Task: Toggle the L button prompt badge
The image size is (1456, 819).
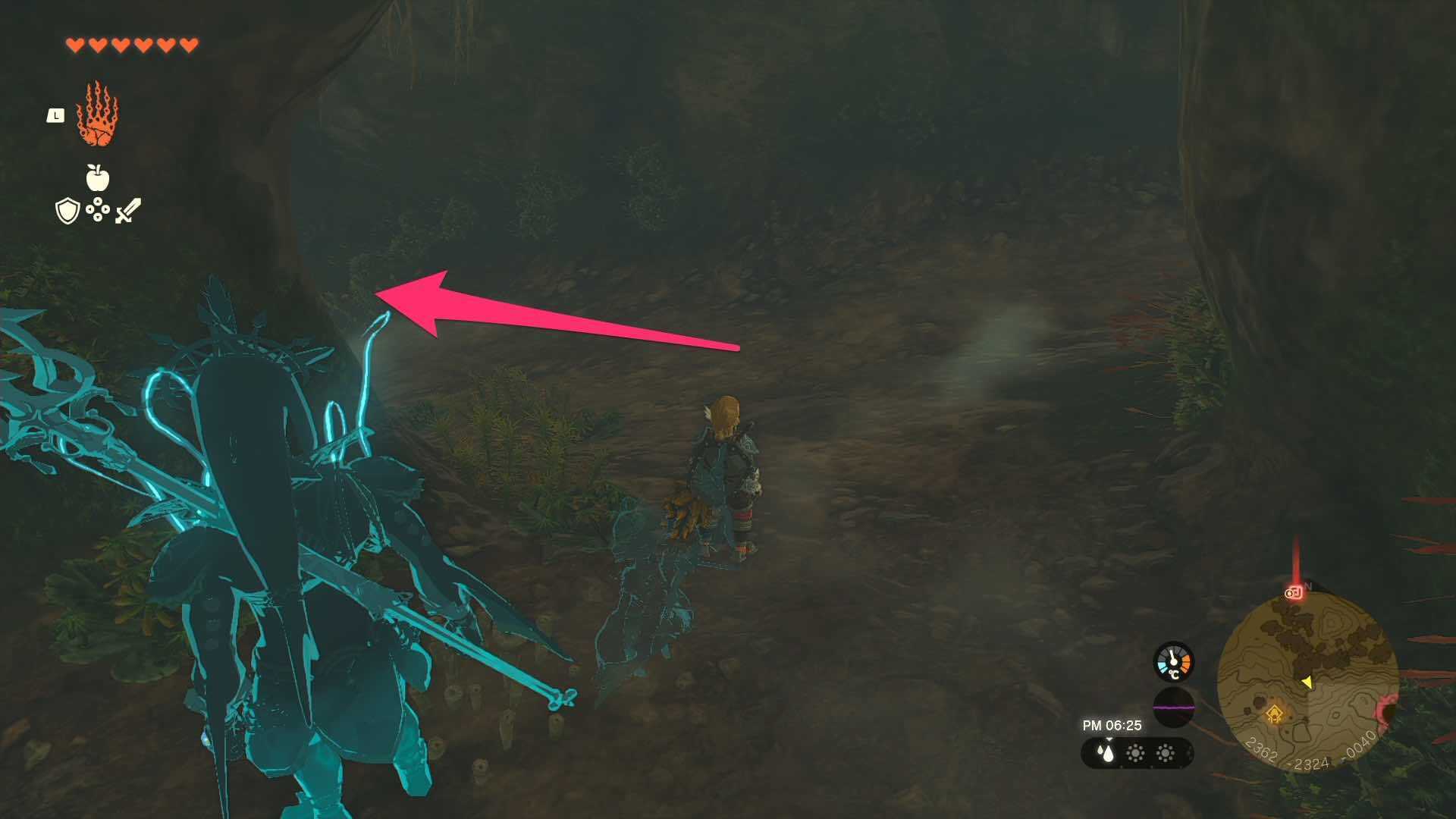Action: point(55,115)
